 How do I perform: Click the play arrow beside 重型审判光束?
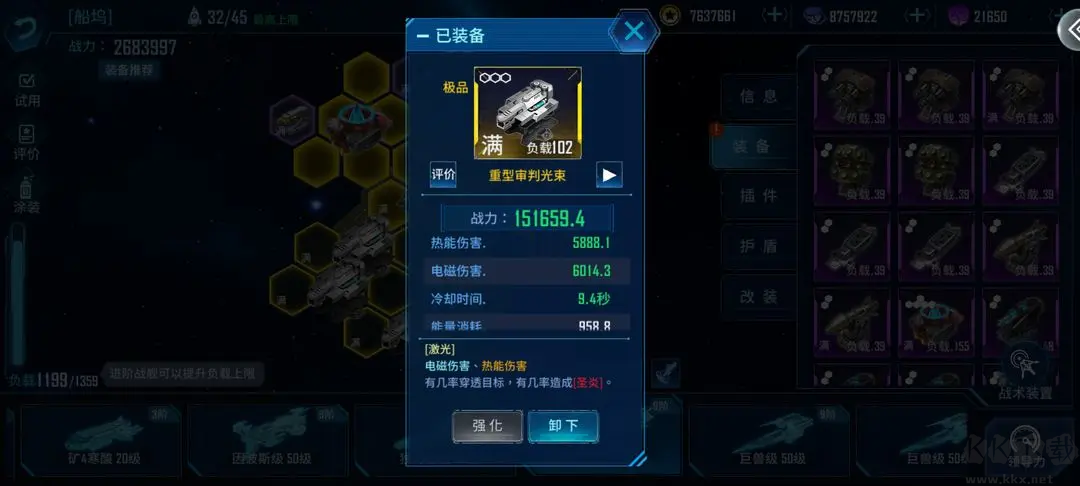(x=609, y=174)
